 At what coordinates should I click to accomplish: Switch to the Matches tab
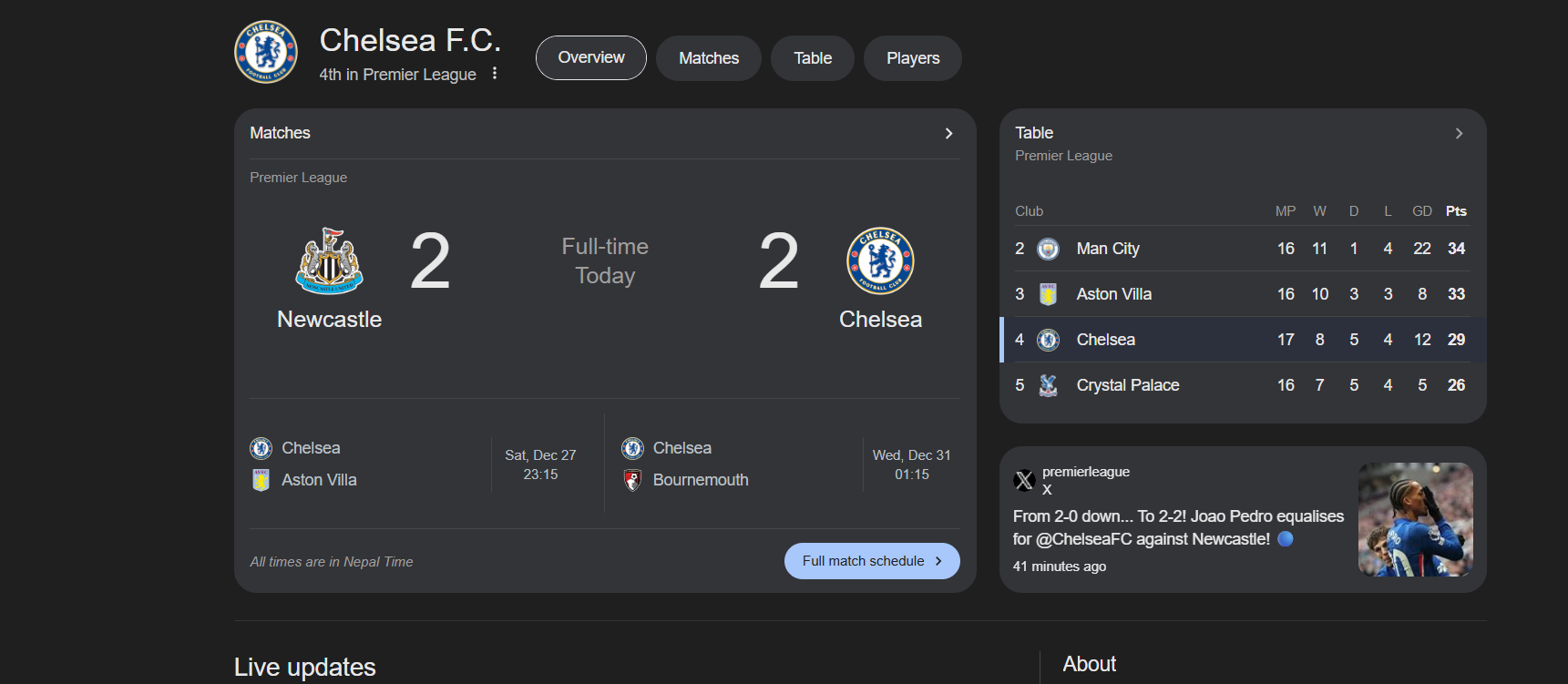[x=708, y=57]
